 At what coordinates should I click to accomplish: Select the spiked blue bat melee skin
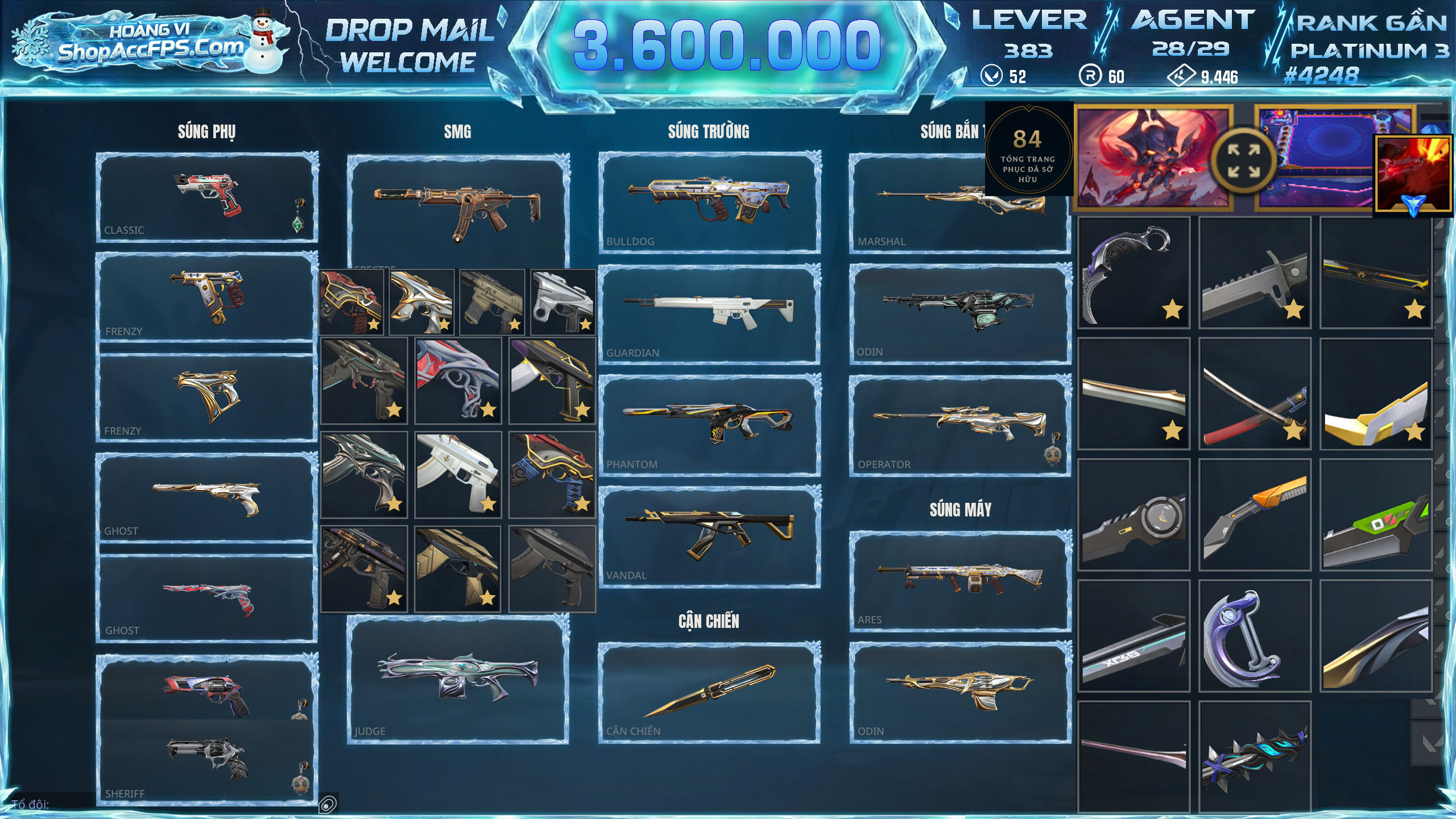[x=1255, y=756]
